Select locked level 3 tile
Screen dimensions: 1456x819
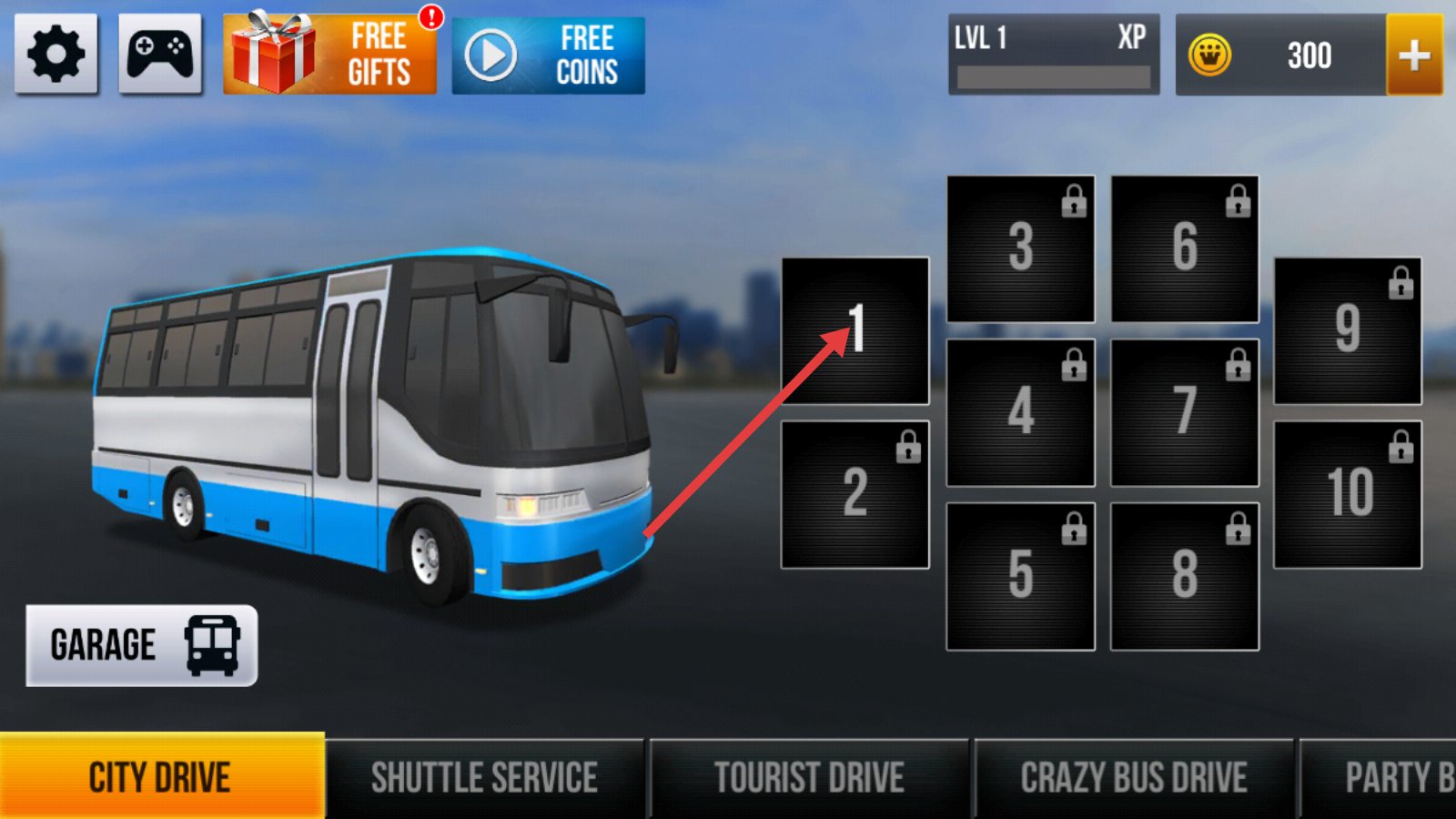(x=1020, y=248)
